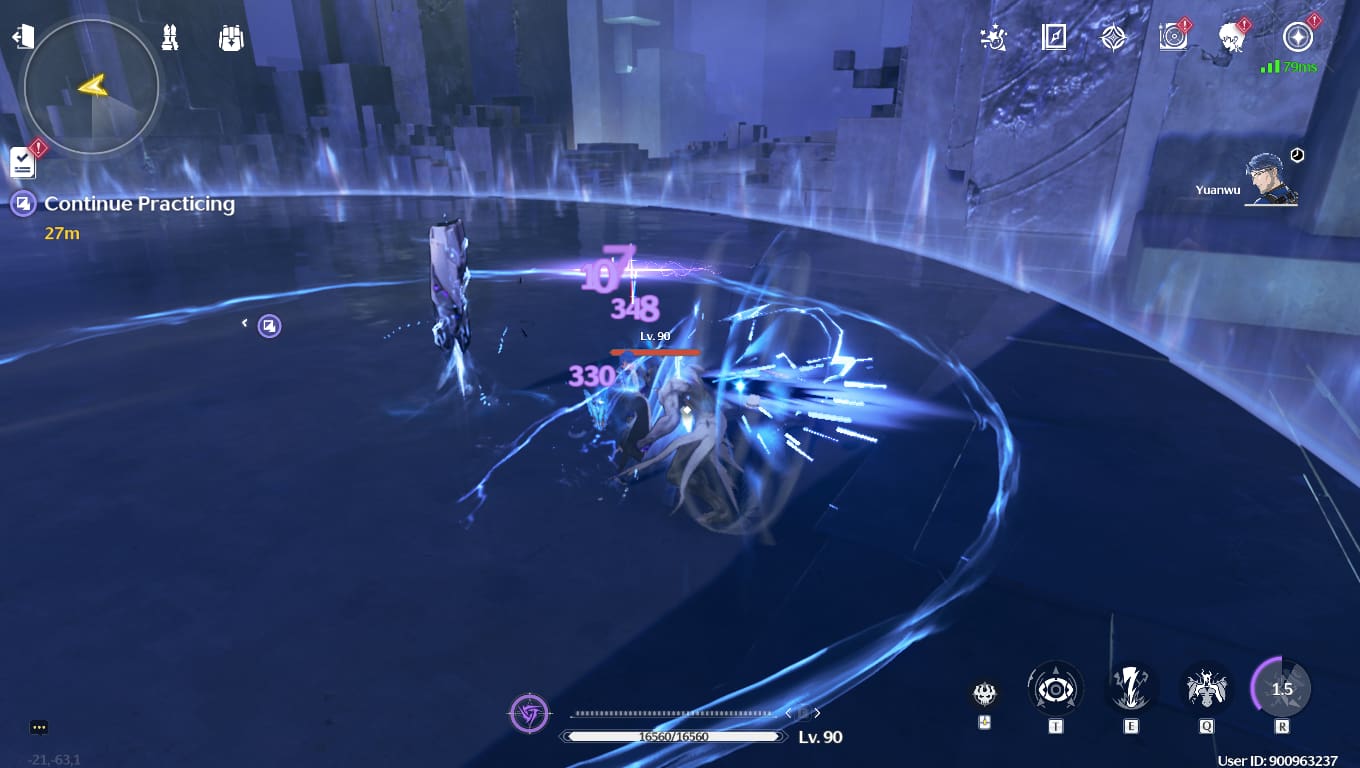The image size is (1360, 768).
Task: Open the quest tracker checklist with alert
Action: [22, 163]
